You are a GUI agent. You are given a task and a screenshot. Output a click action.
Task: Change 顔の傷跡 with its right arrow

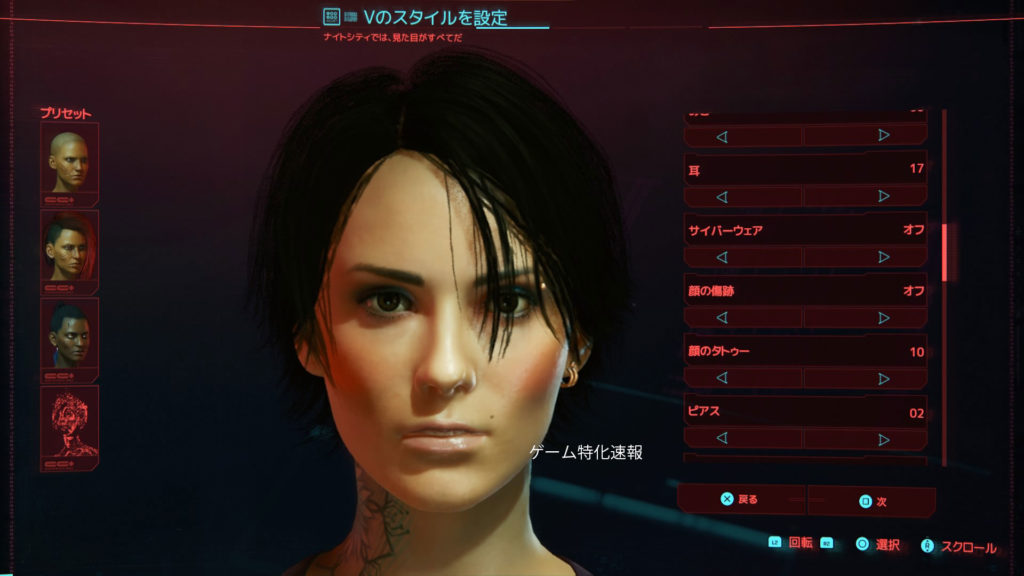pos(883,318)
